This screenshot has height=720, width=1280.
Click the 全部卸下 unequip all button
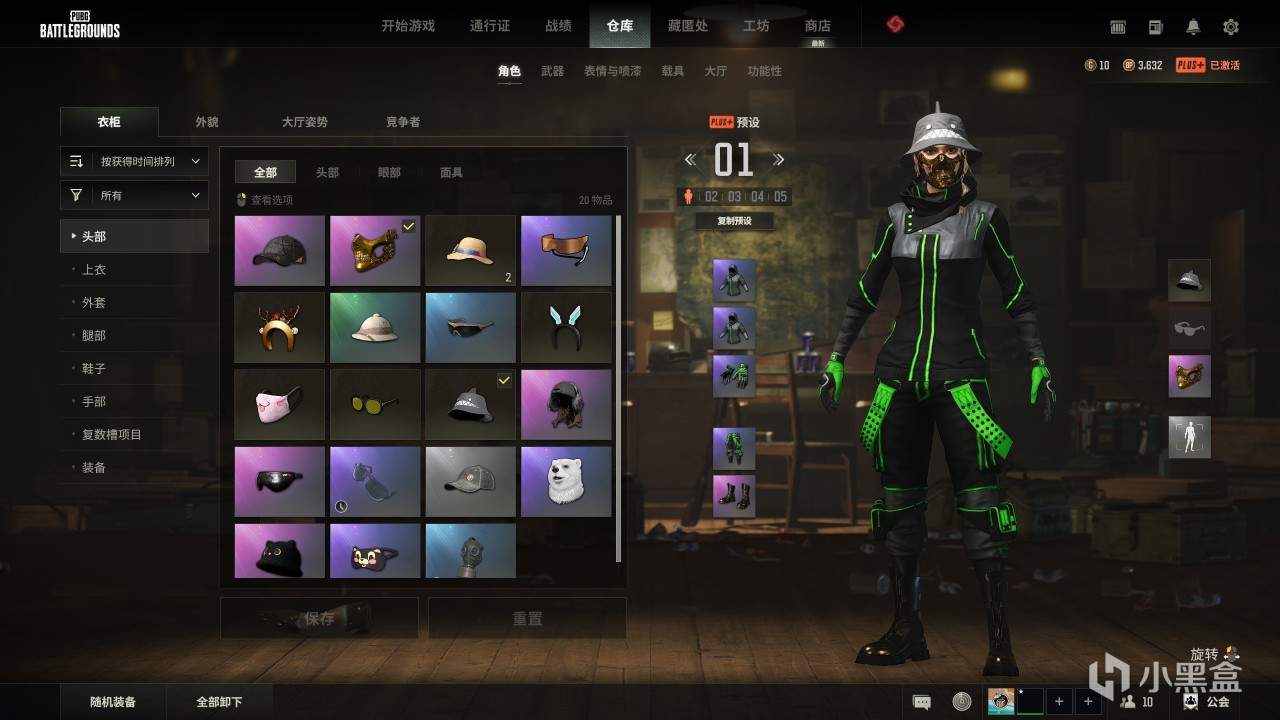tap(219, 702)
